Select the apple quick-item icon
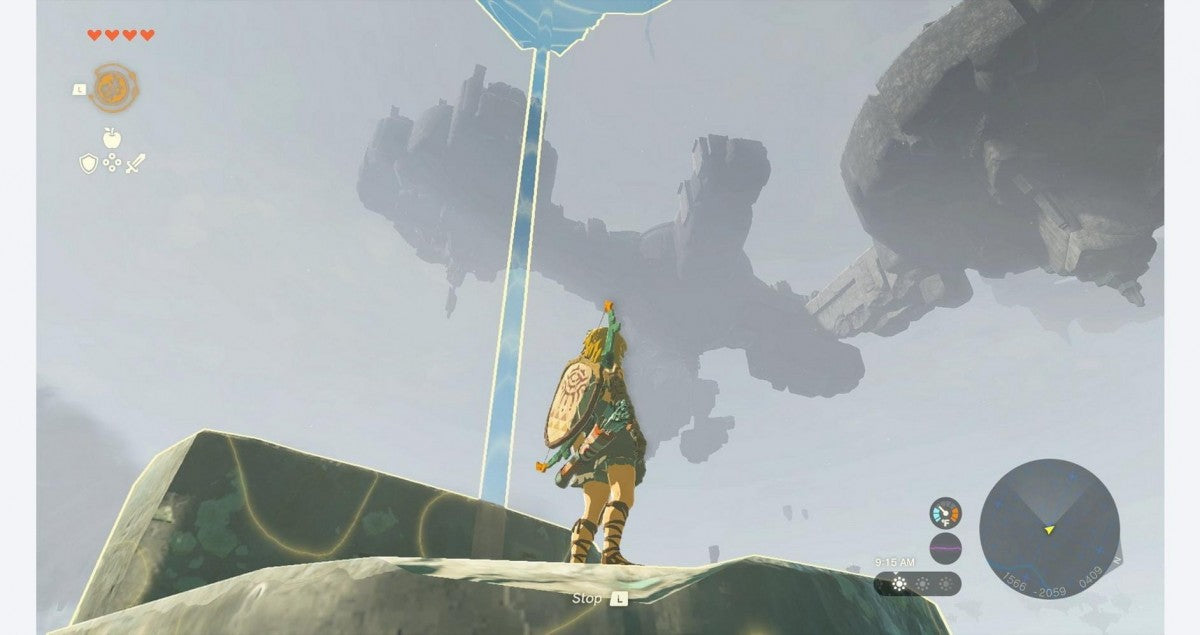The image size is (1200, 635). (x=111, y=138)
